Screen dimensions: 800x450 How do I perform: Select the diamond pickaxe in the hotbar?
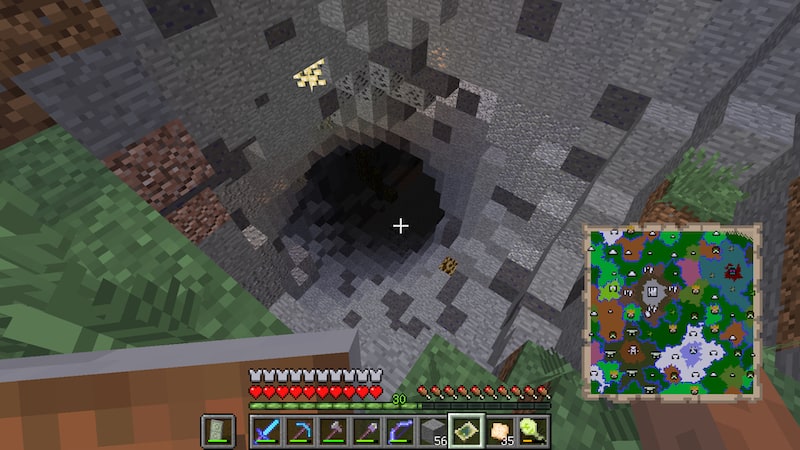click(298, 432)
